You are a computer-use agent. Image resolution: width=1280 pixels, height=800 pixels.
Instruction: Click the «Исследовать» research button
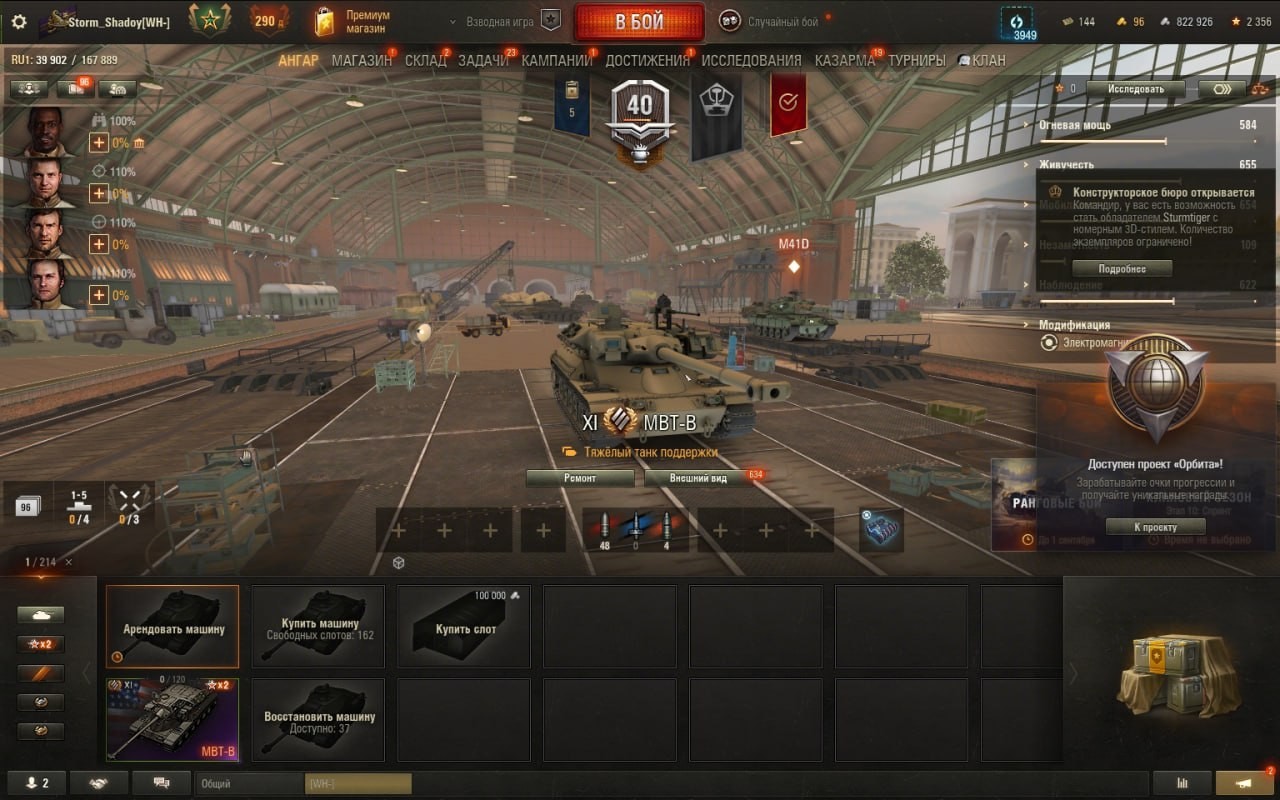pyautogui.click(x=1135, y=89)
